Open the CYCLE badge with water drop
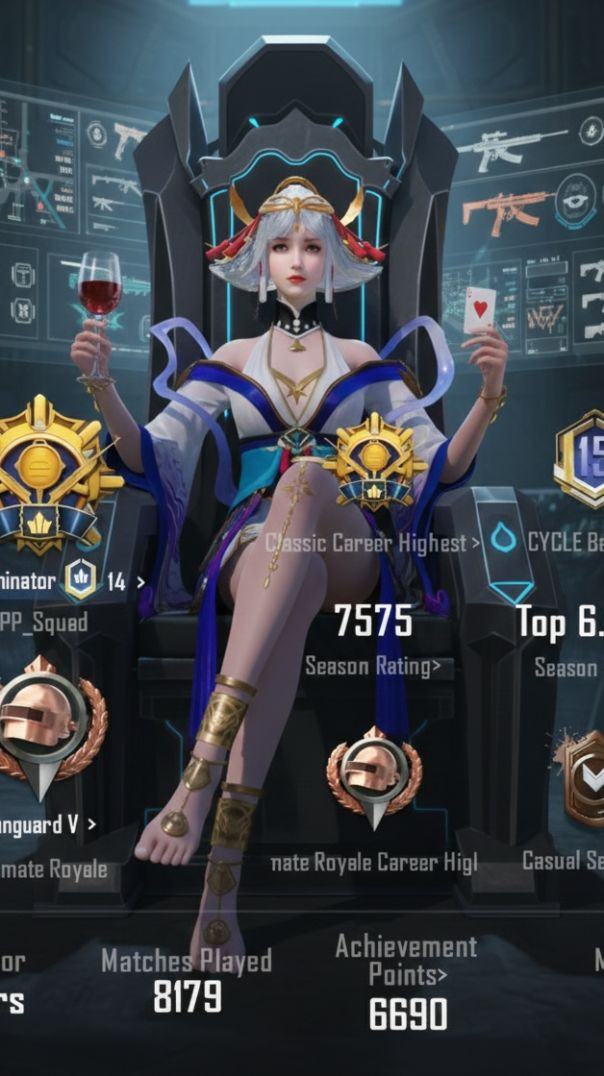Viewport: 604px width, 1076px height. pos(548,542)
